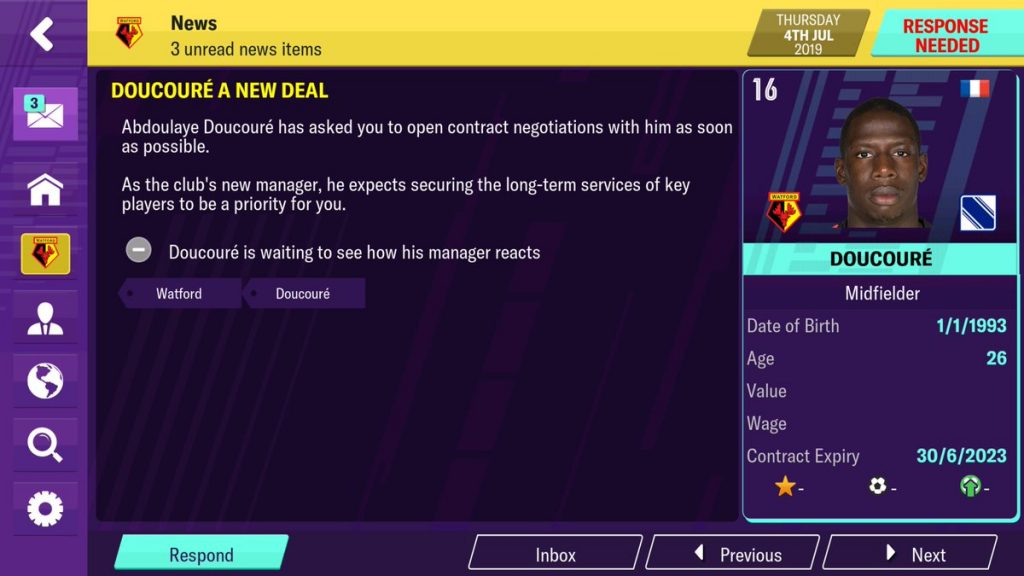Go to the Previous news item
The image size is (1024, 576).
click(x=735, y=554)
